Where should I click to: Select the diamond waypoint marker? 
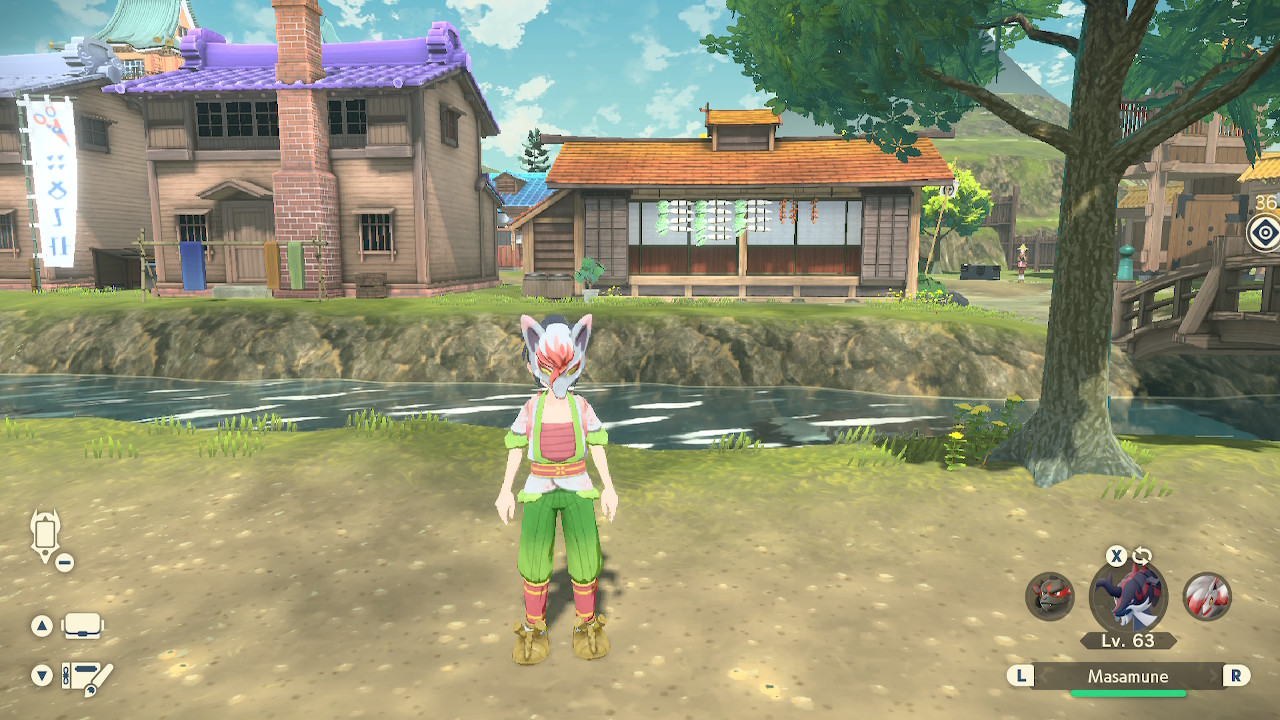coord(1265,233)
